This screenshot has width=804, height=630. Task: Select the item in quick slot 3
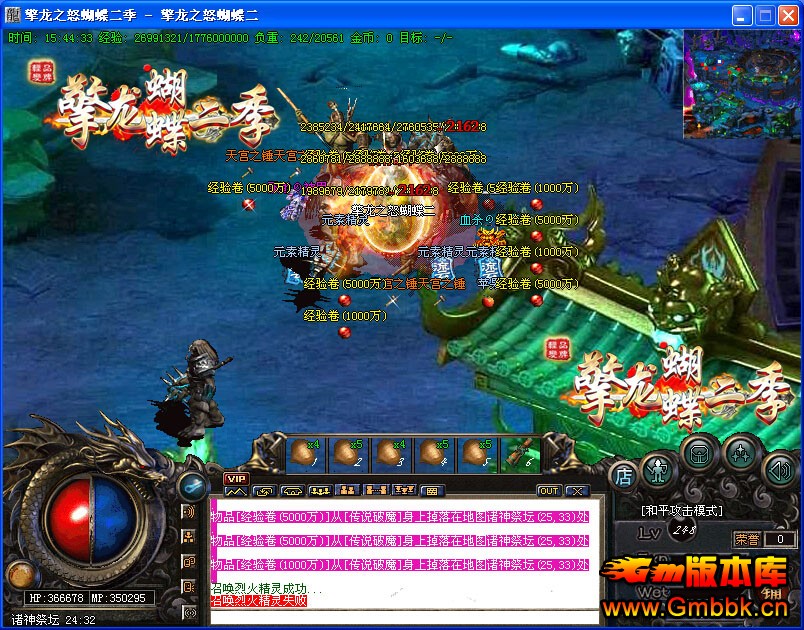392,454
